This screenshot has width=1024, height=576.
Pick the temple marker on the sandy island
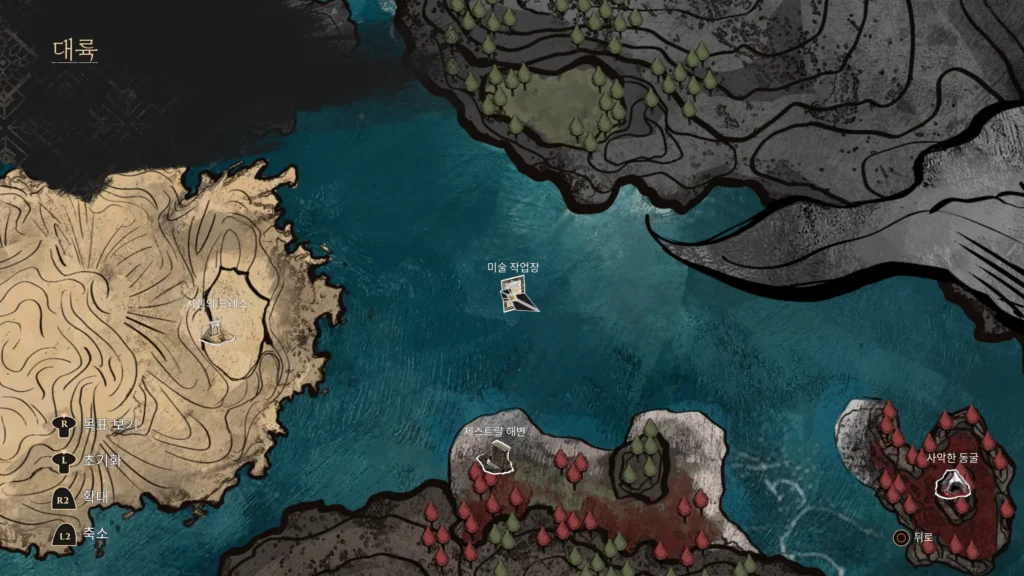[213, 329]
